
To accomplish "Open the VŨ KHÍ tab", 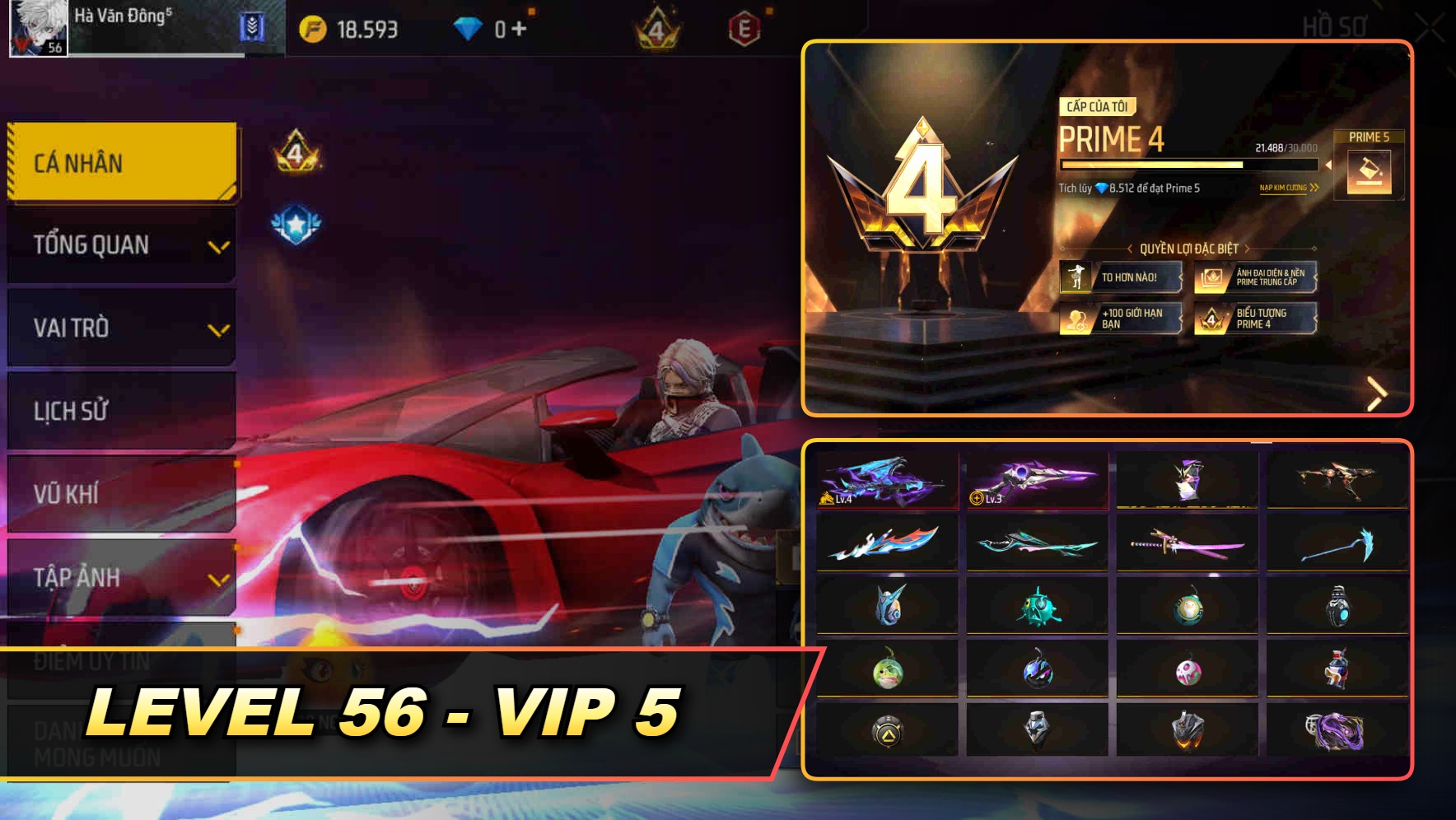I will coord(121,495).
